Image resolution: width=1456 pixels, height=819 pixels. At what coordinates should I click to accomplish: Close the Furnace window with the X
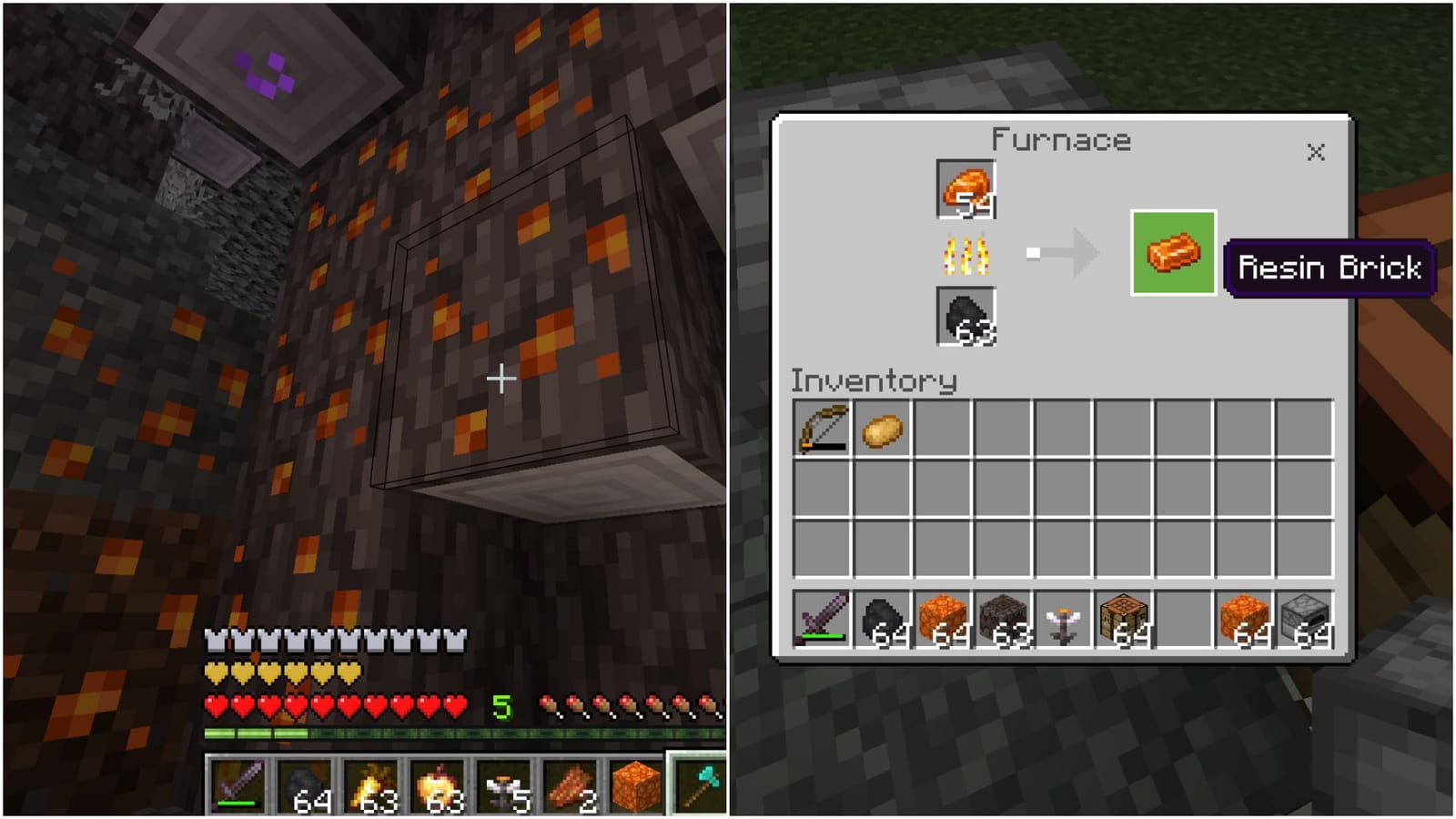(x=1317, y=152)
